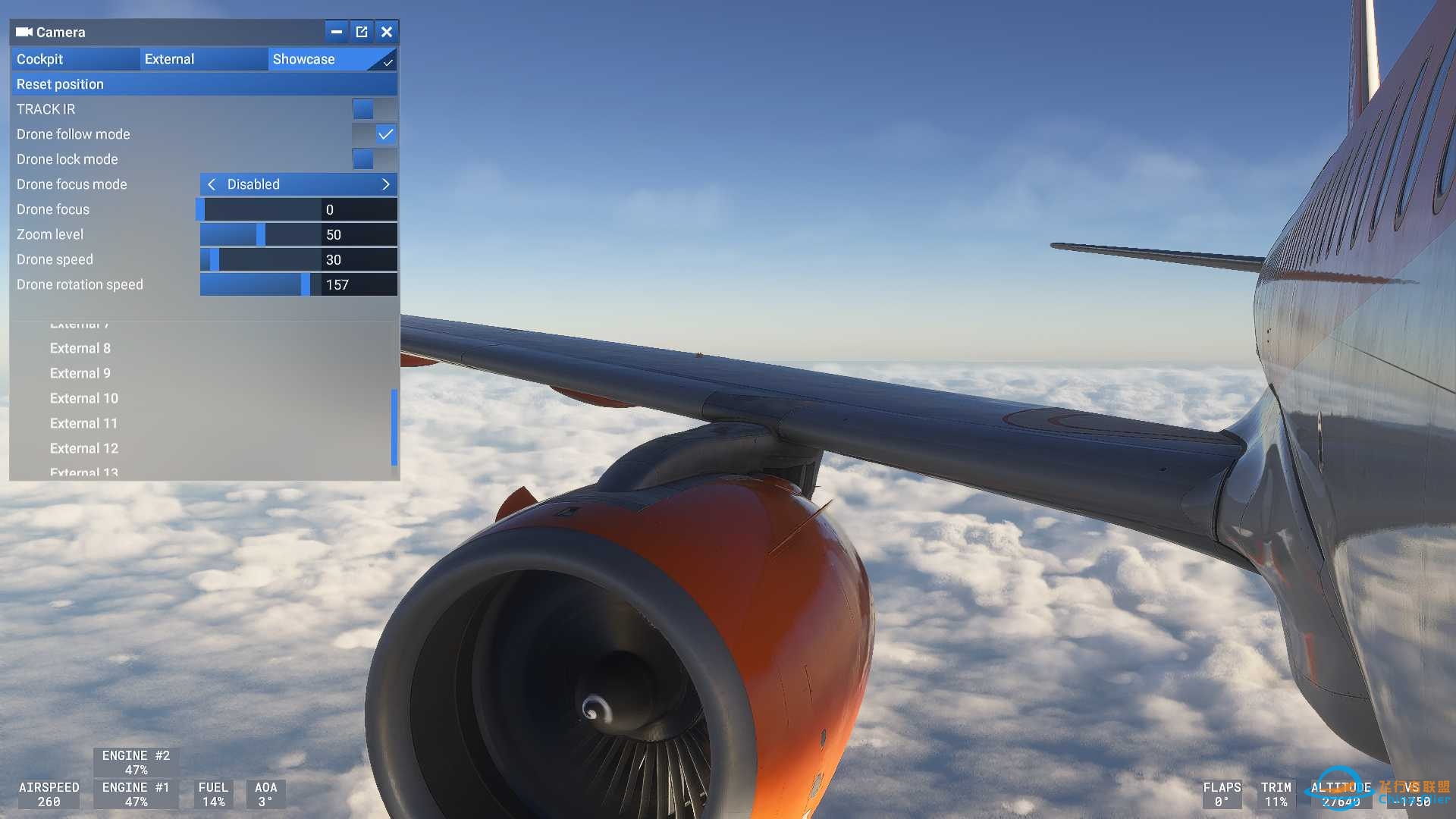The image size is (1456, 819).
Task: Click the scrollbar in the camera view list
Action: [x=394, y=428]
